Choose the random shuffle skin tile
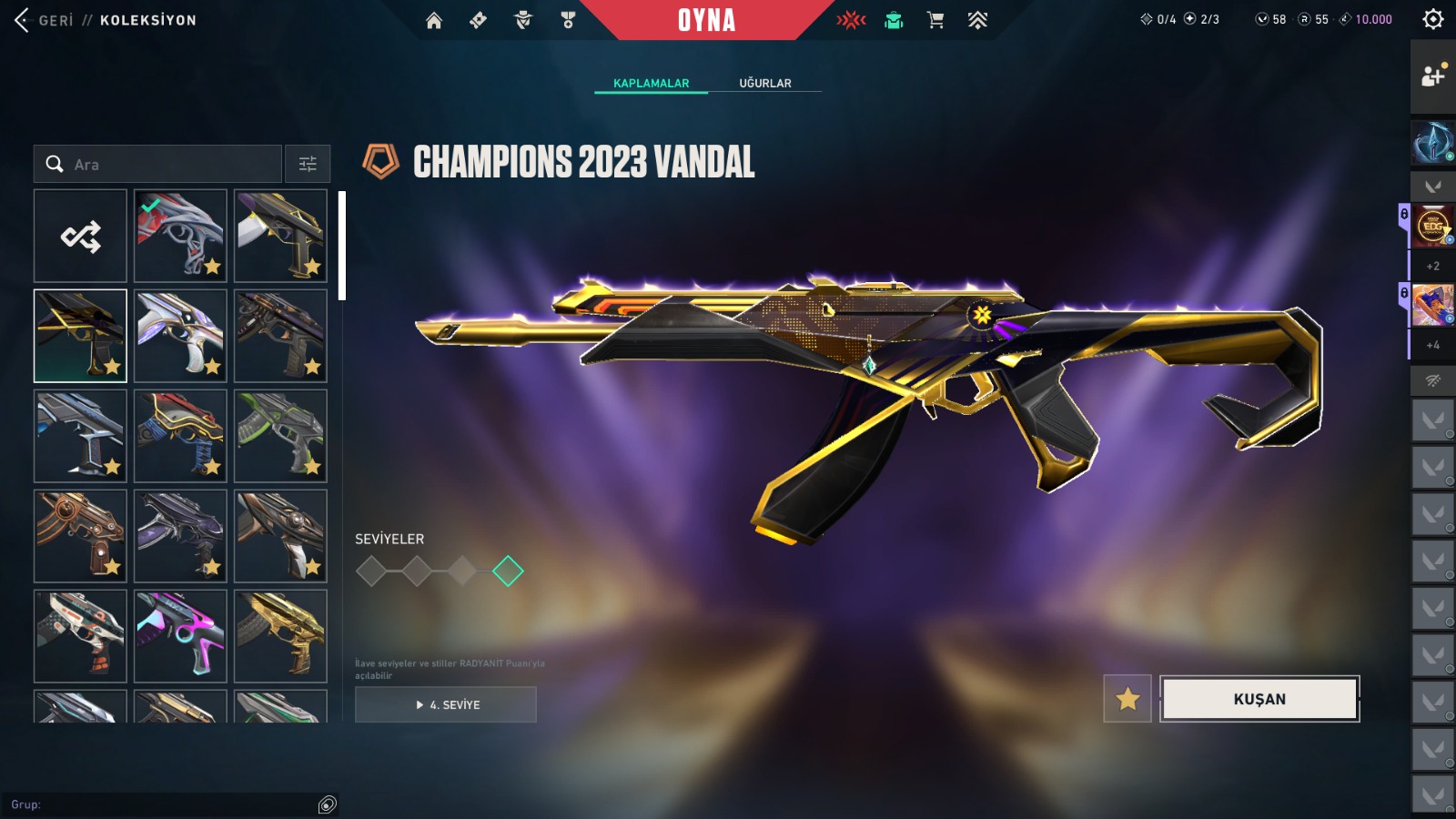Screen dimensions: 1456x819 80,237
